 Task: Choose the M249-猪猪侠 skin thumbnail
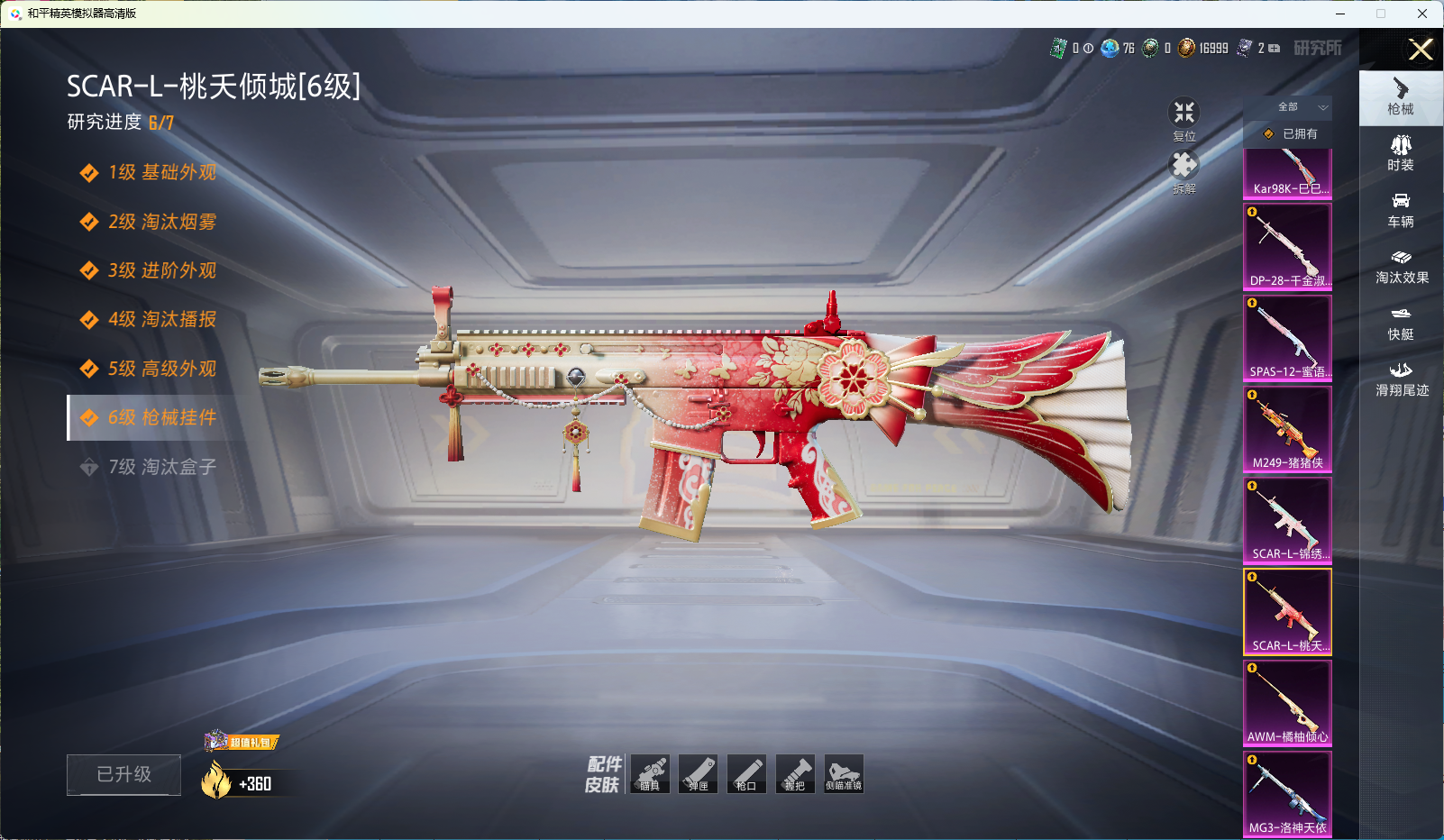point(1287,429)
